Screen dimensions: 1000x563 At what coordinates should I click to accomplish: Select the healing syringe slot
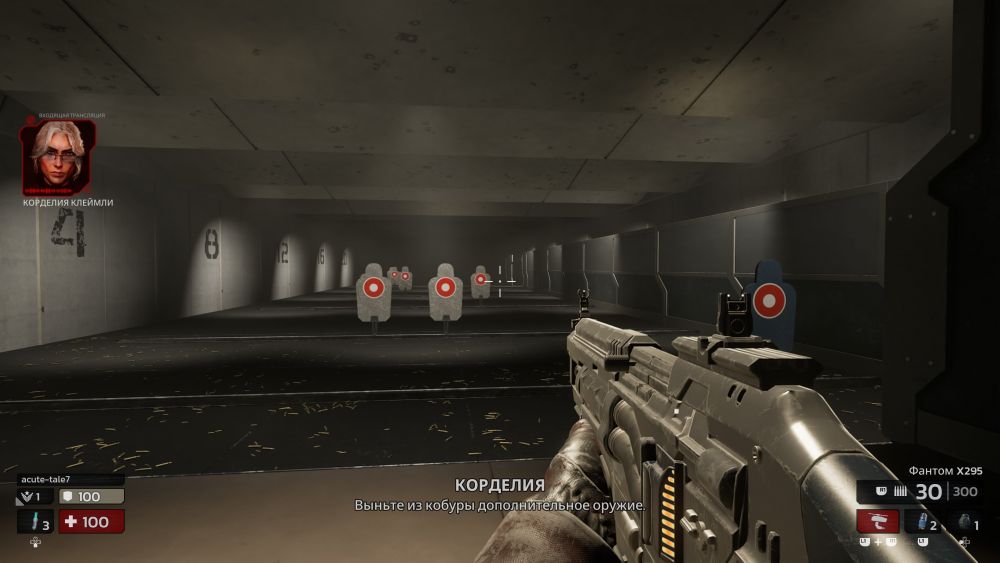(x=35, y=522)
